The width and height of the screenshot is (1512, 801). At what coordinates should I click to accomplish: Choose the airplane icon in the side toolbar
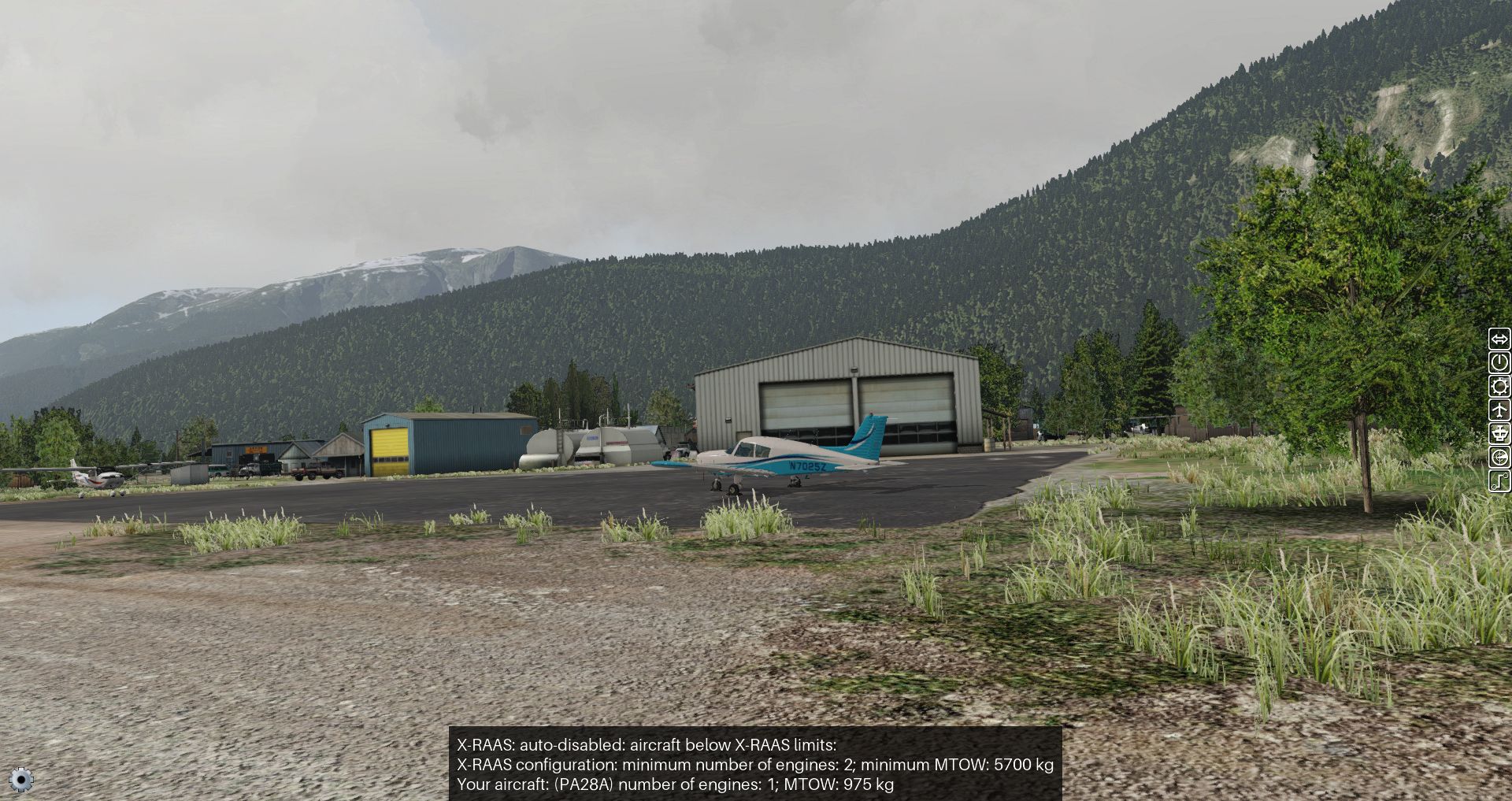pyautogui.click(x=1499, y=410)
